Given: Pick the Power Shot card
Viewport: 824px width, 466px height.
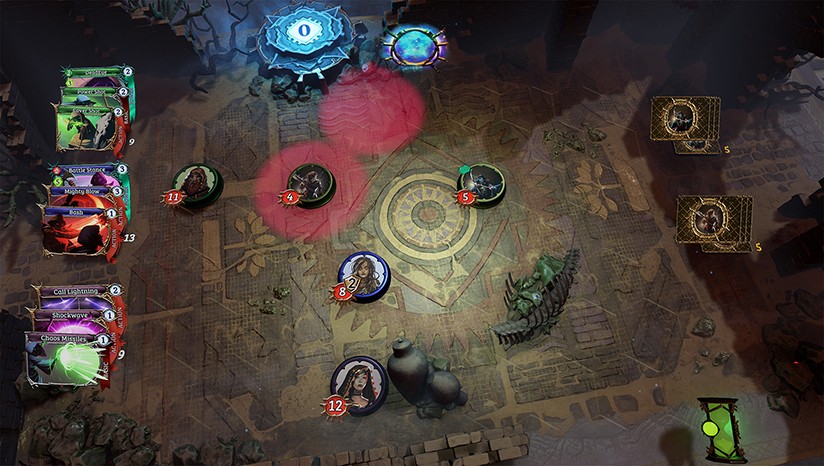Looking at the screenshot, I should click(x=90, y=90).
